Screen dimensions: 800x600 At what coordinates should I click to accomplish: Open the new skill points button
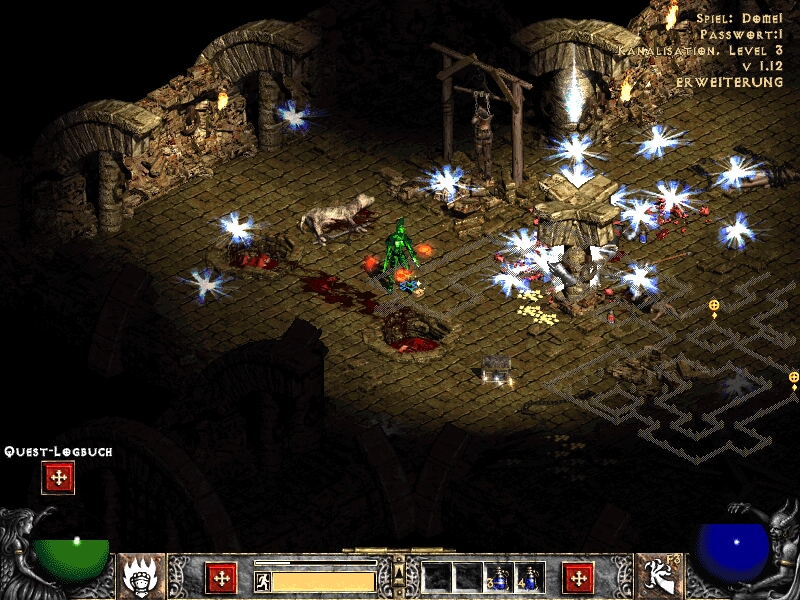pos(578,577)
